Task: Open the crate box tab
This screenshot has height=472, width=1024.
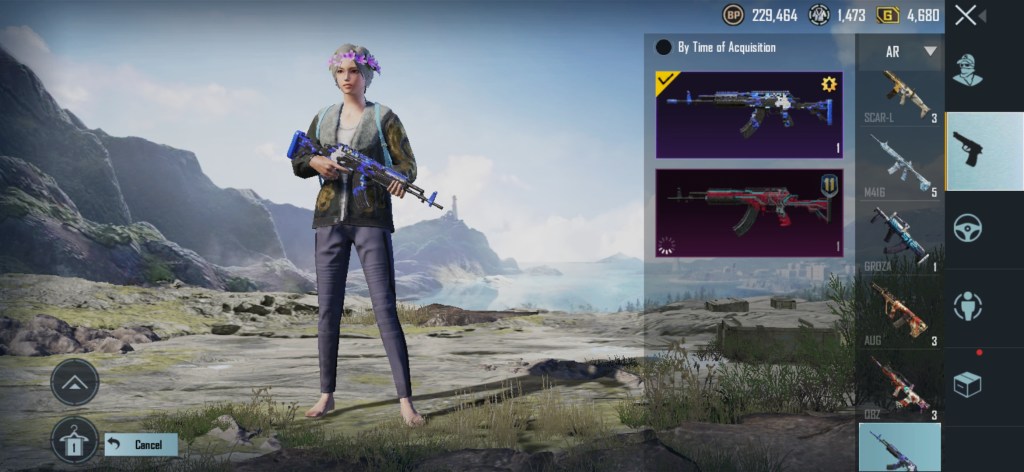Action: pyautogui.click(x=967, y=384)
